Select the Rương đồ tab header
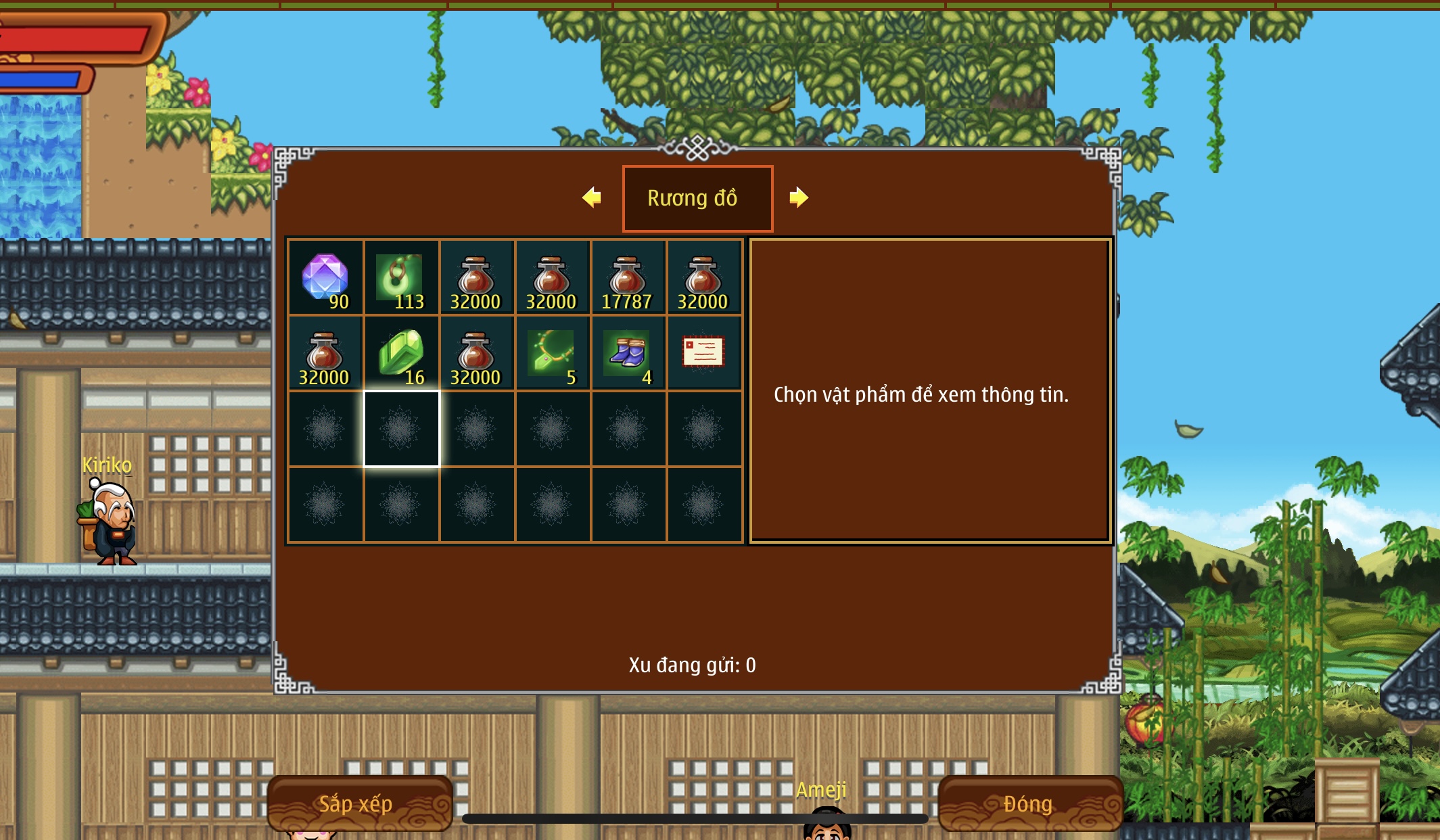This screenshot has width=1440, height=840. [697, 198]
